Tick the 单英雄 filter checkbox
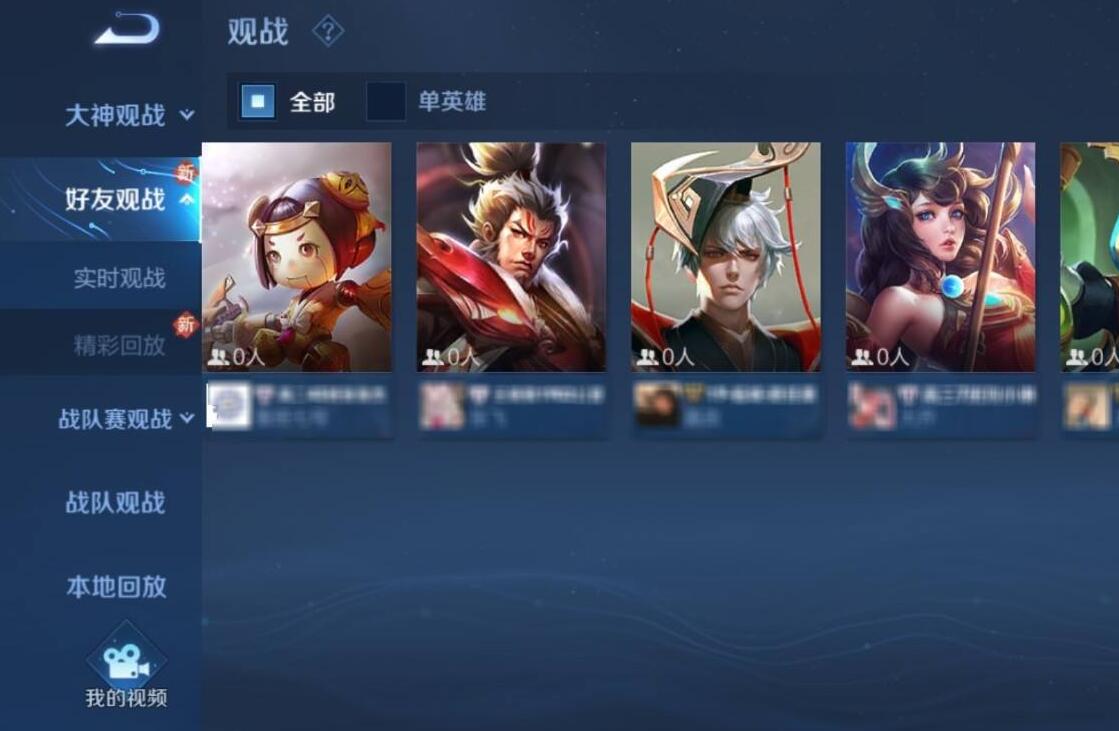The width and height of the screenshot is (1119, 731). (x=386, y=101)
